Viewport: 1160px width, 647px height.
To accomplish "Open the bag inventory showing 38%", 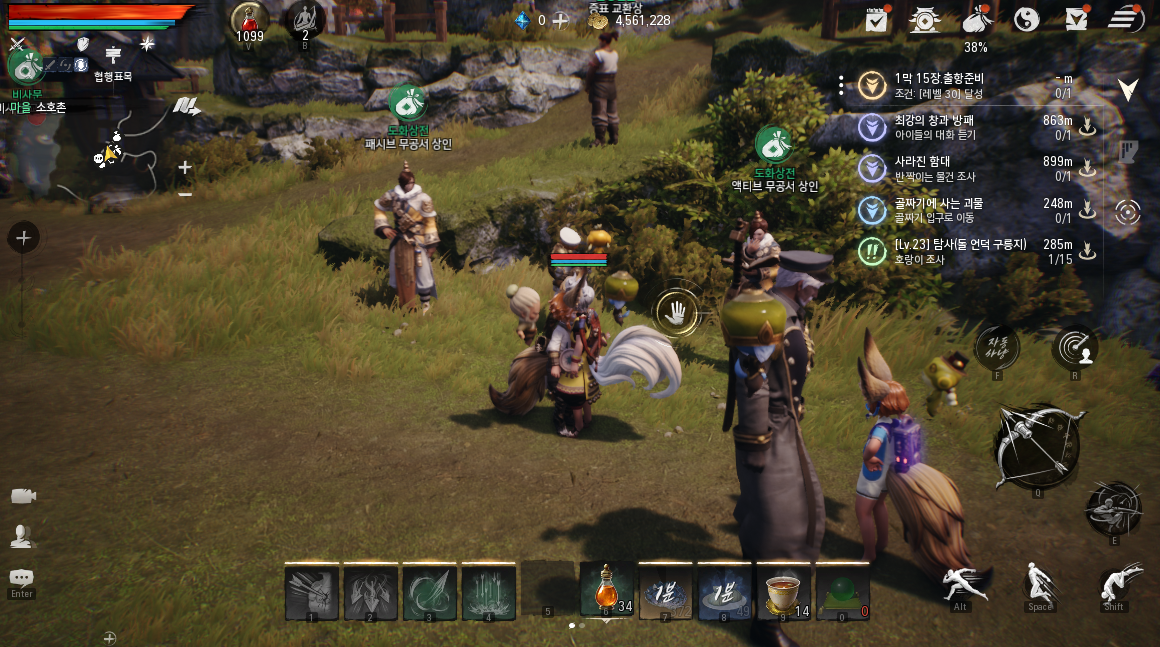I will tap(975, 19).
